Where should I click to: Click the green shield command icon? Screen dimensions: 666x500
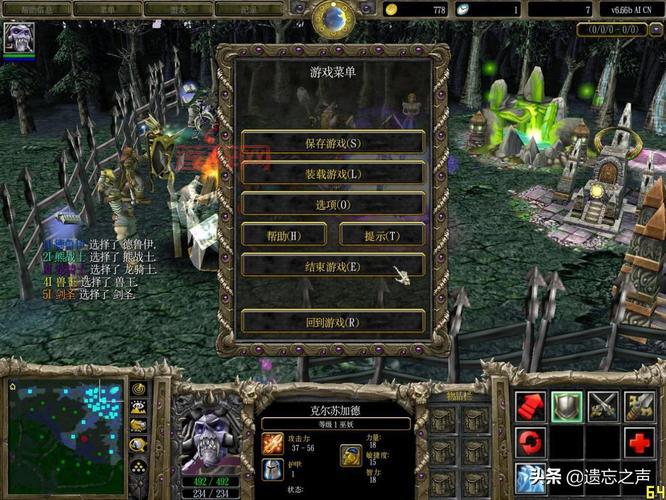click(x=567, y=405)
